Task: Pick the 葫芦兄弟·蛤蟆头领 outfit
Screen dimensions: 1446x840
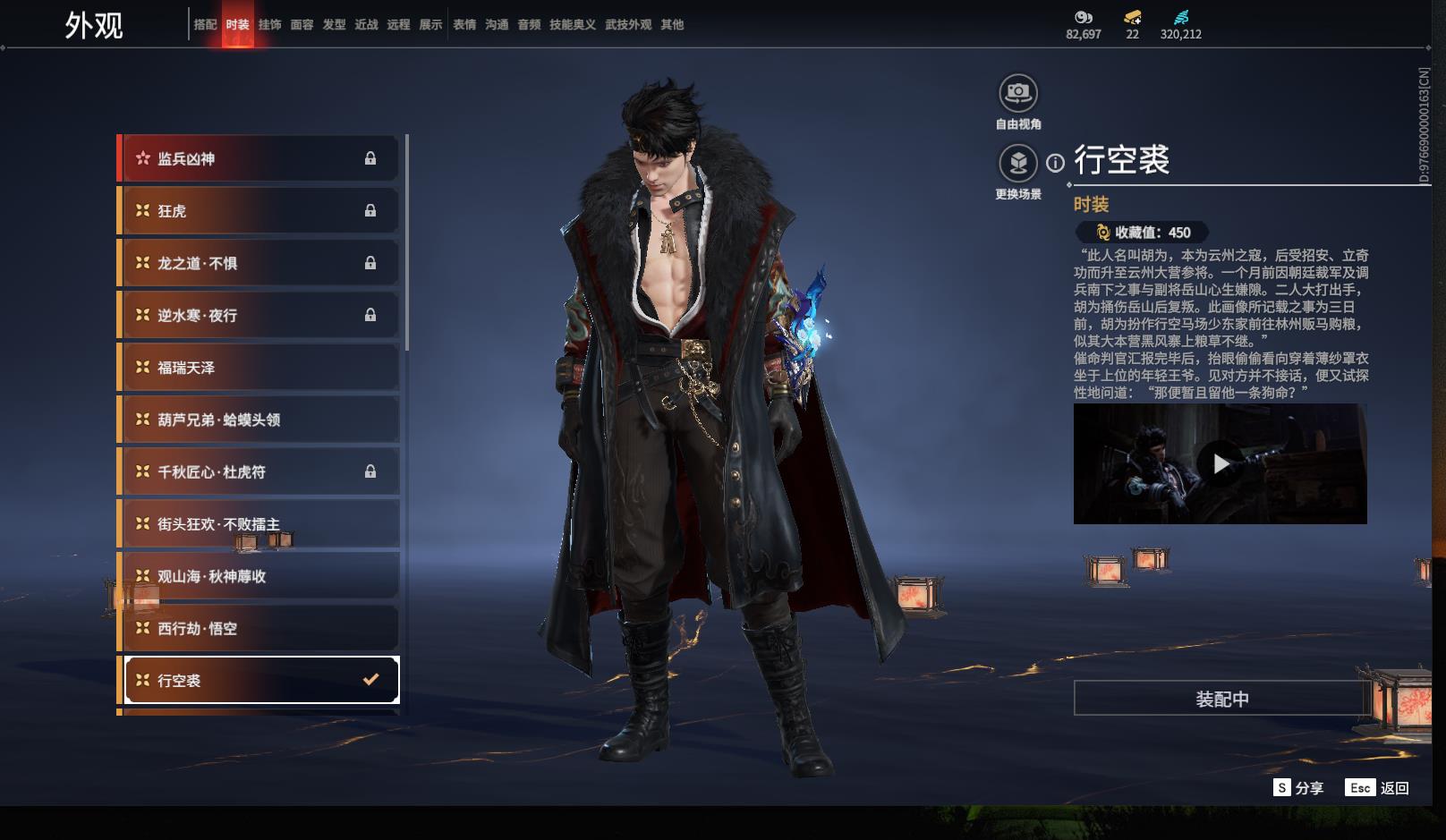Action: [x=259, y=420]
